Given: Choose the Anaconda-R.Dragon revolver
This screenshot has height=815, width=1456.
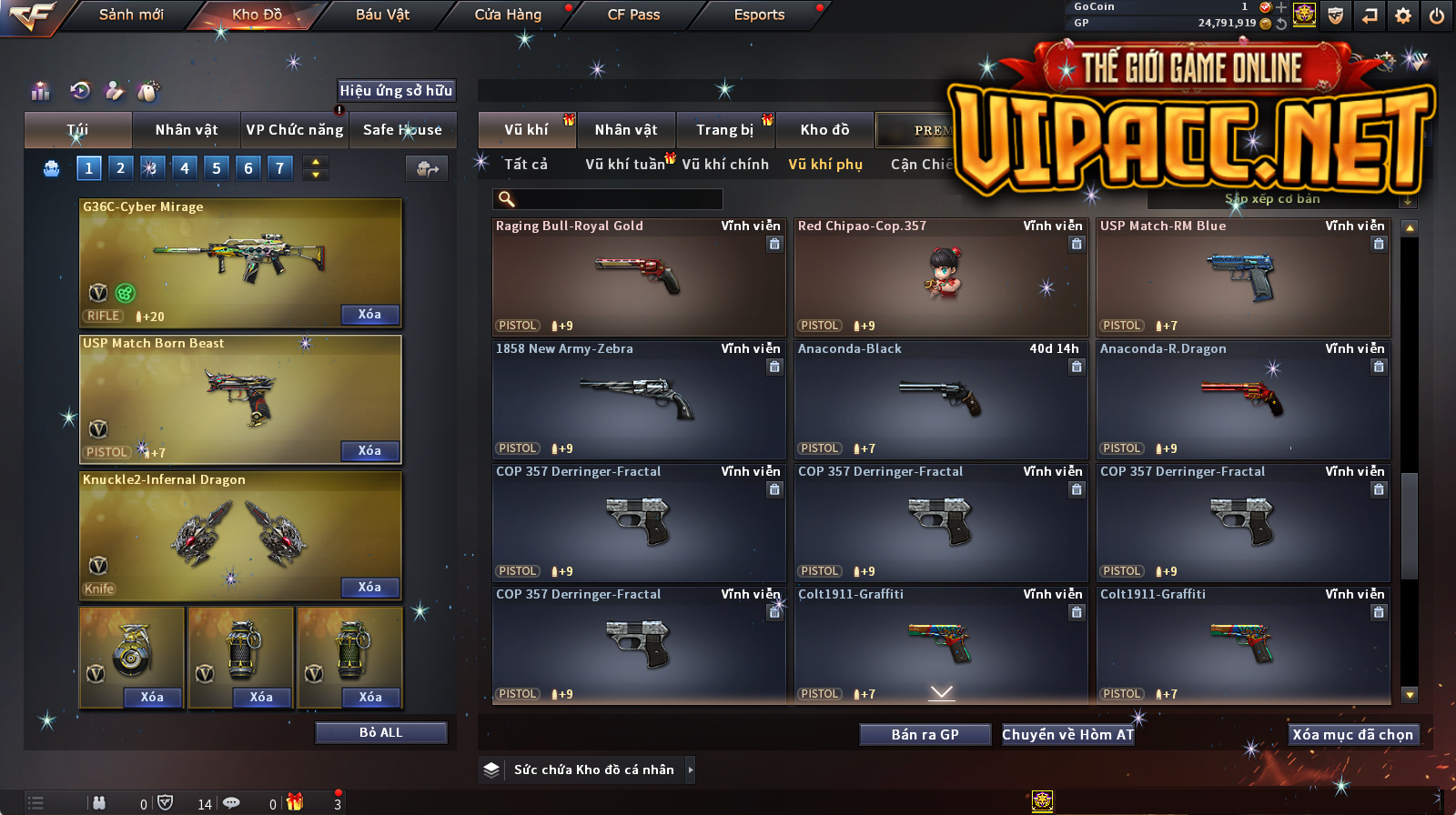Looking at the screenshot, I should tap(1242, 400).
